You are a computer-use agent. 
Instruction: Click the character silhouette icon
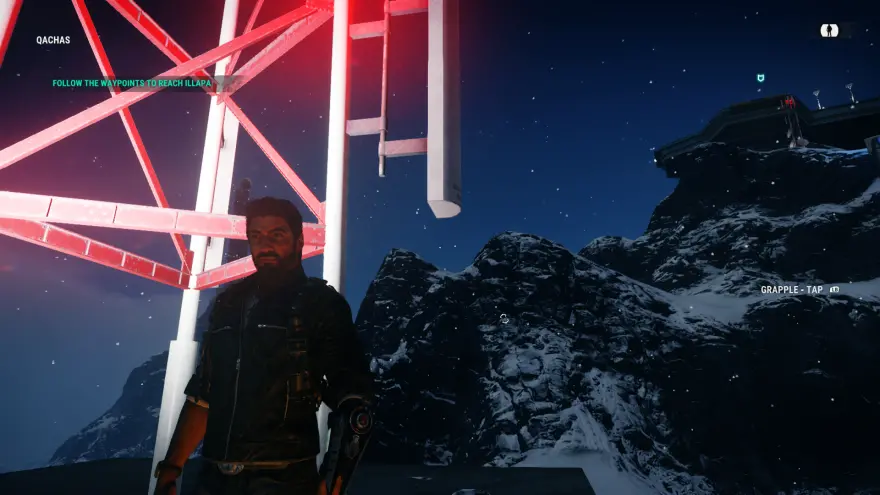tap(829, 31)
